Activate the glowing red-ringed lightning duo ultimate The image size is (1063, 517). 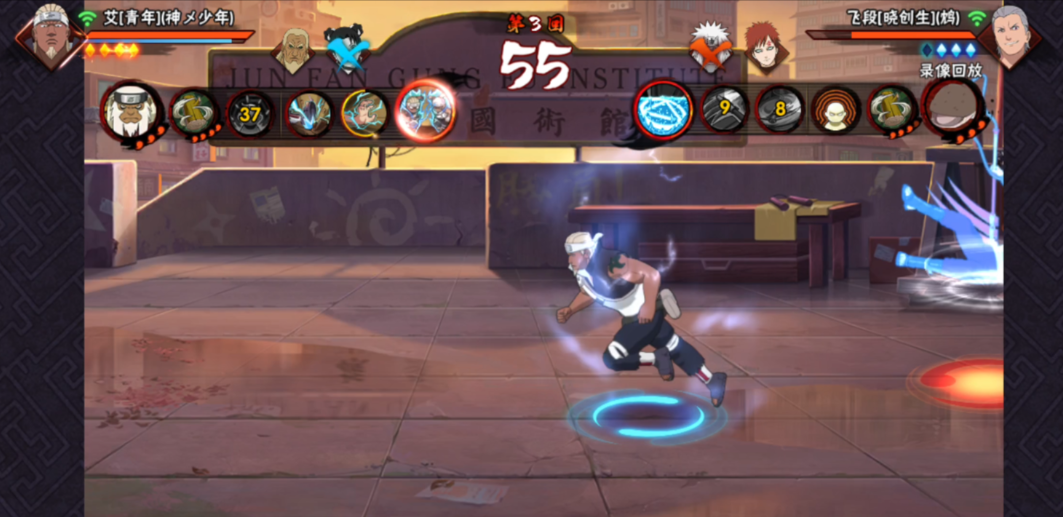click(x=425, y=110)
